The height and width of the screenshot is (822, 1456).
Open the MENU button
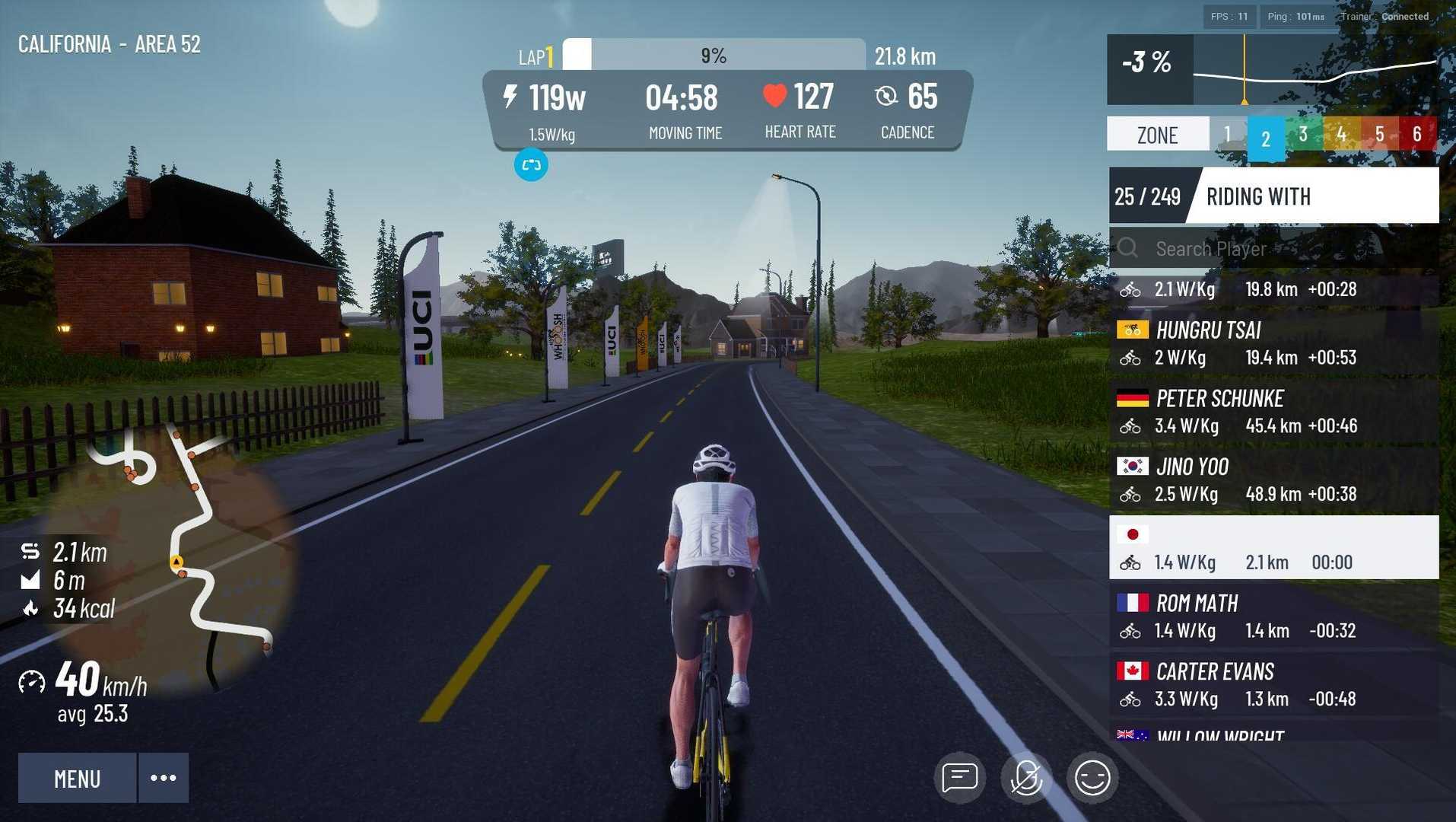77,778
